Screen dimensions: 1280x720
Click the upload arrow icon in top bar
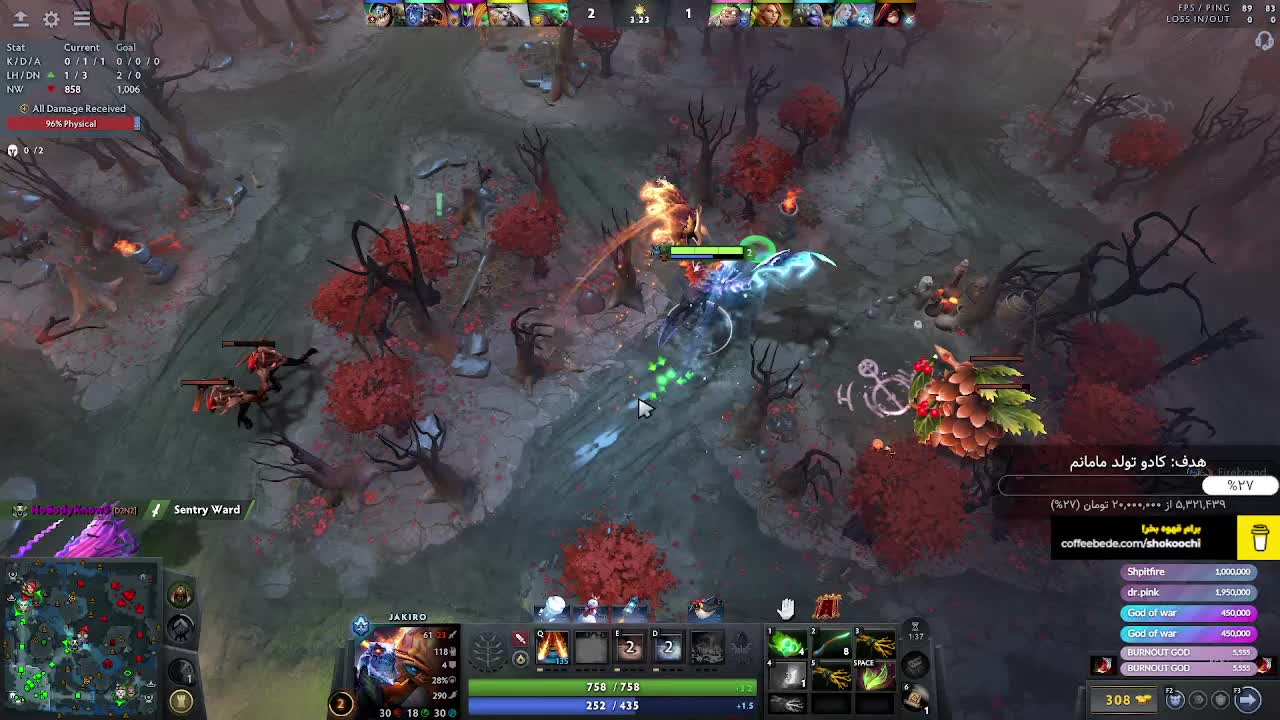[20, 18]
